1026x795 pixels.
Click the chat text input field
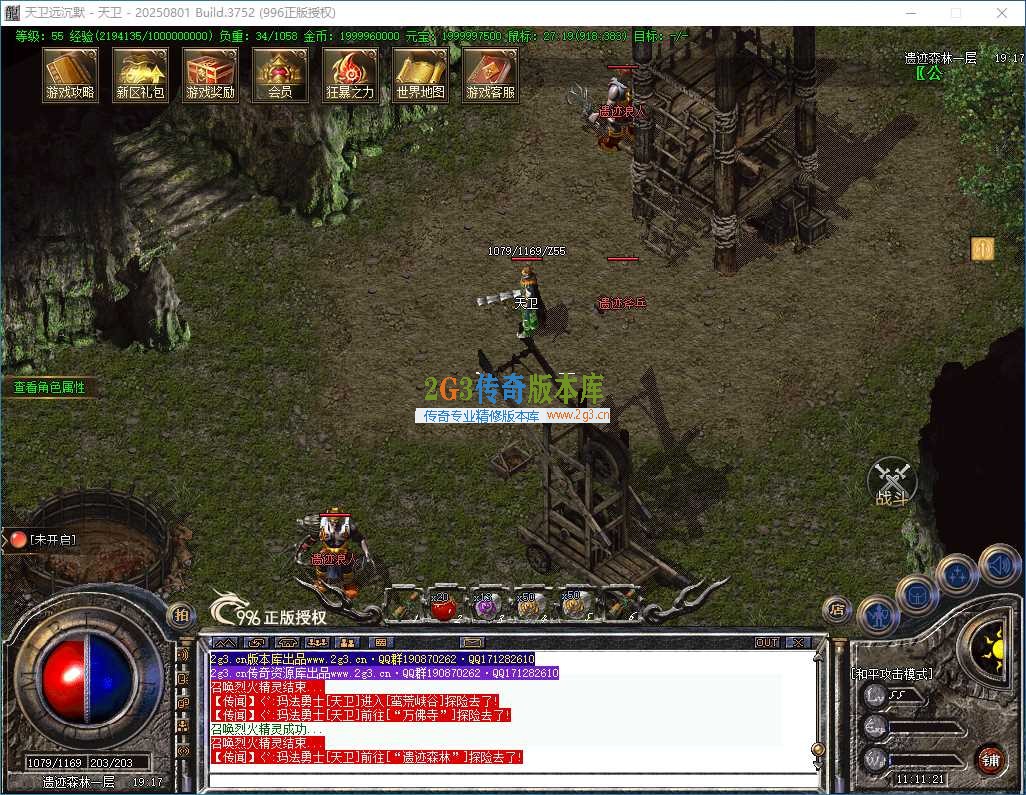510,779
